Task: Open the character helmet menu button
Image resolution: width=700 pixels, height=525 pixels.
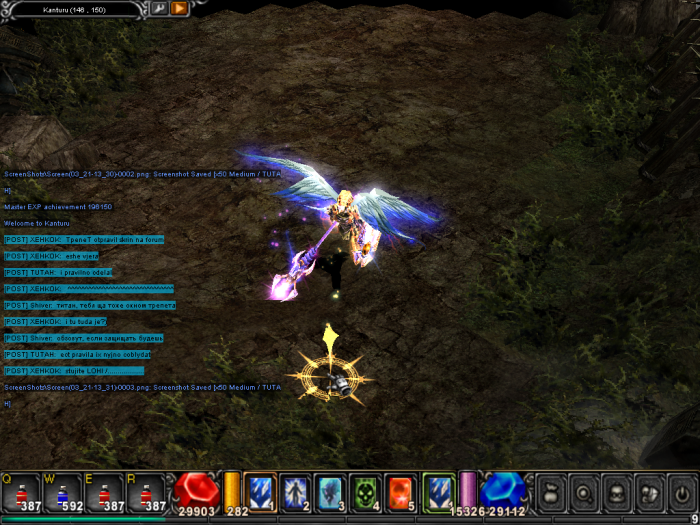Action: tap(615, 493)
